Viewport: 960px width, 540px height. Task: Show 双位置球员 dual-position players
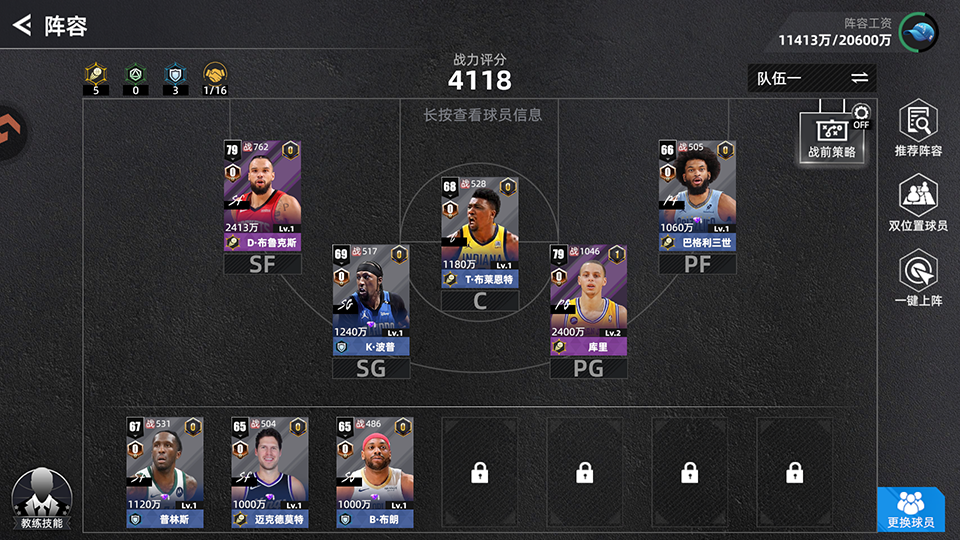[917, 205]
